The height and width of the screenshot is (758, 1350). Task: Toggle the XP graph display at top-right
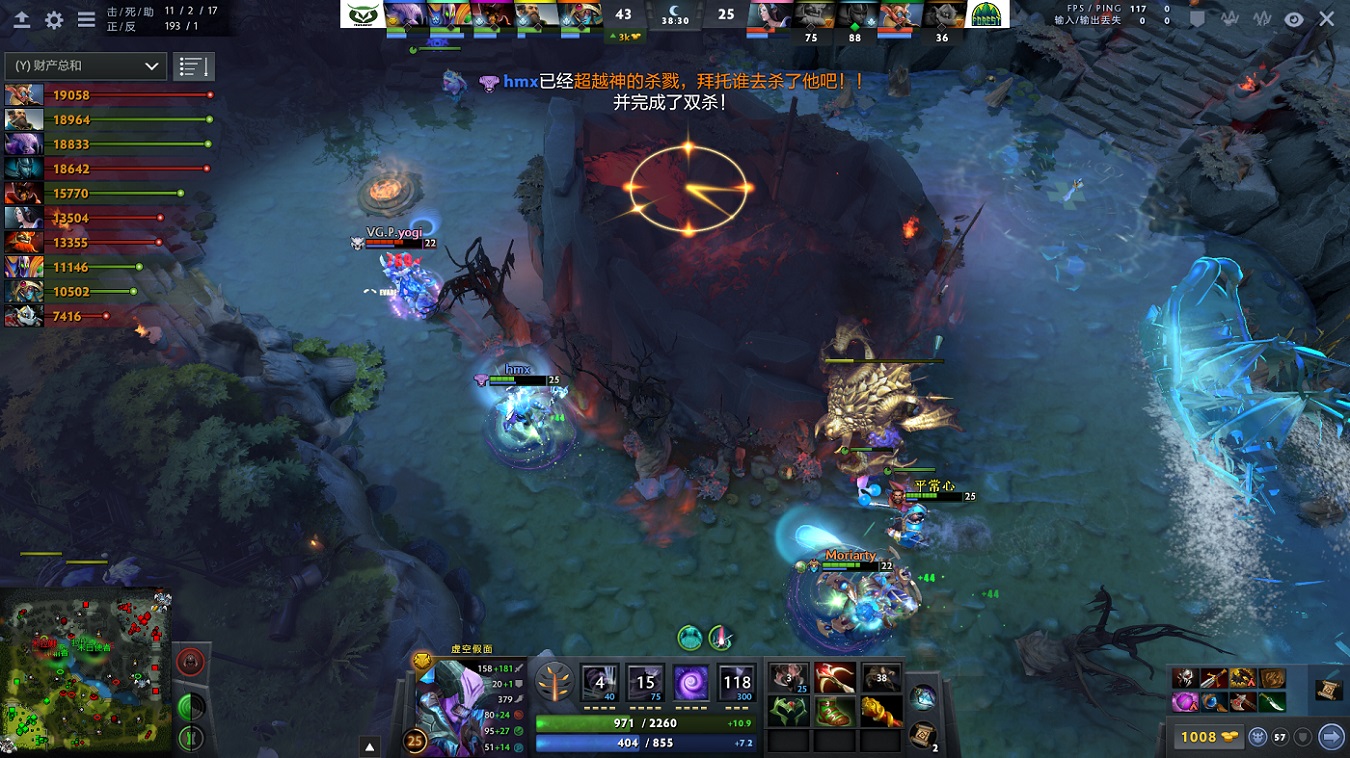coord(1260,19)
